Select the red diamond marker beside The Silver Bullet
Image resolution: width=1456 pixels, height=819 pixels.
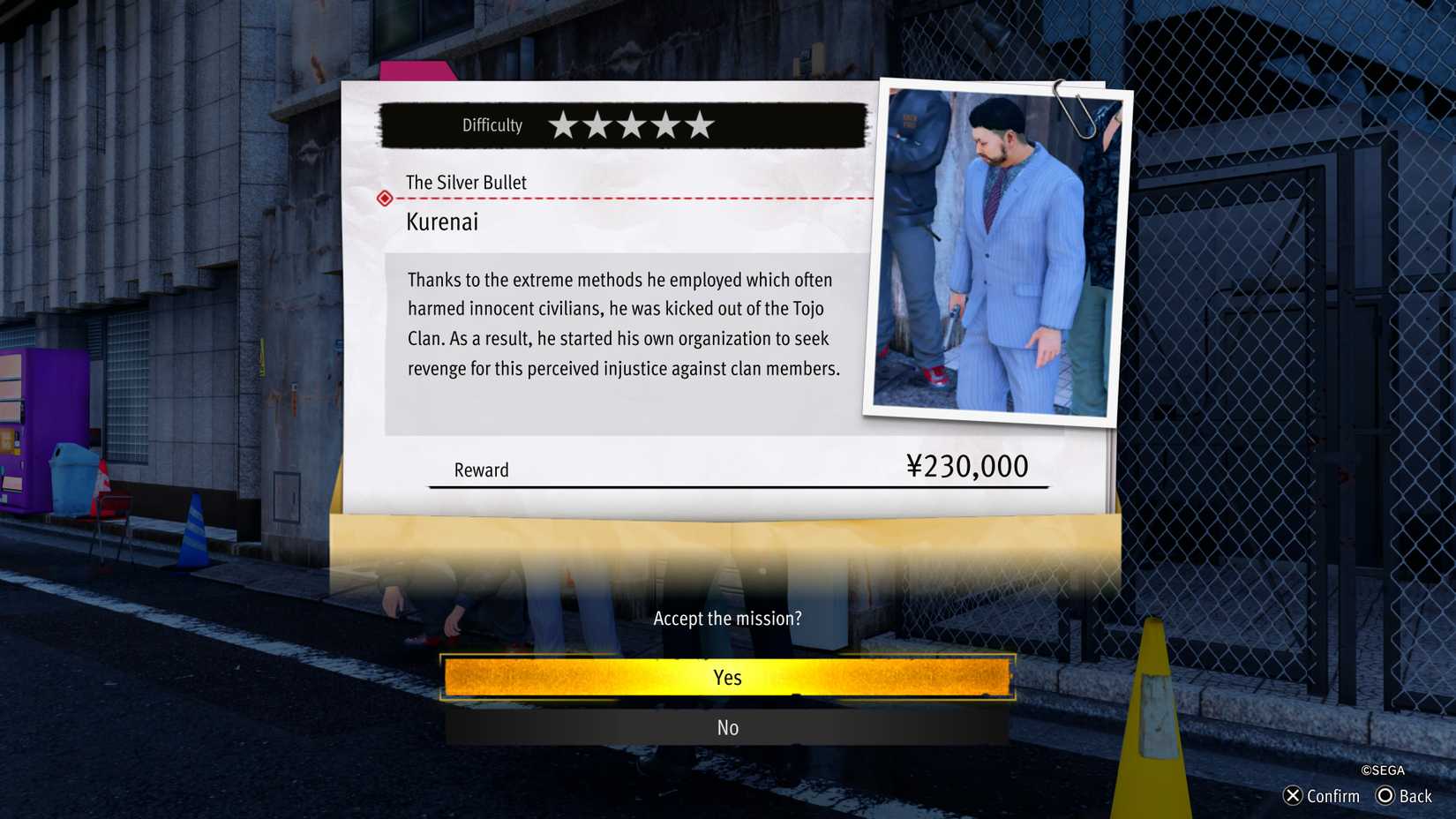pos(385,198)
